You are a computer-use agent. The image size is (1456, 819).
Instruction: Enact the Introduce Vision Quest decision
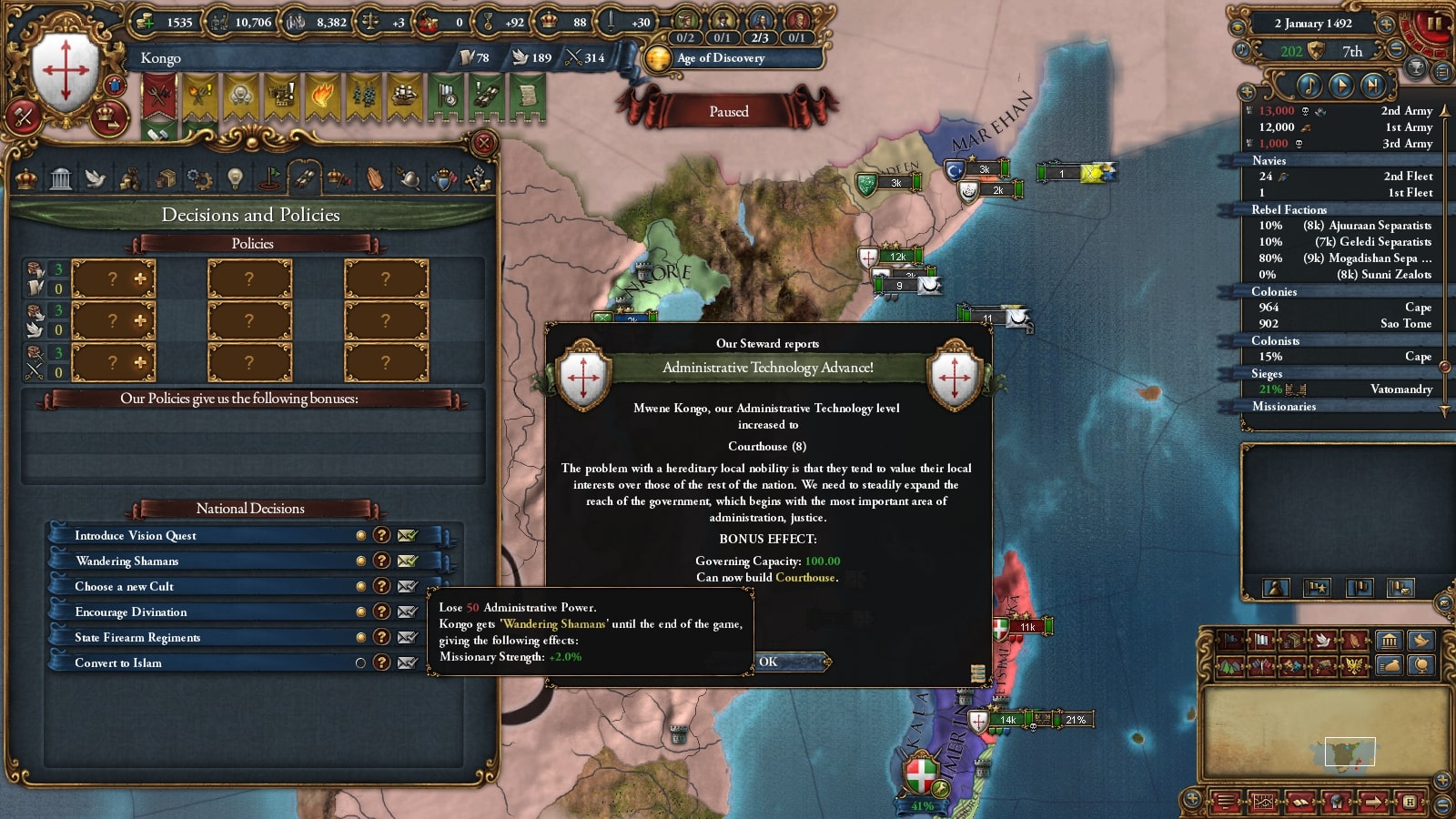coord(407,535)
